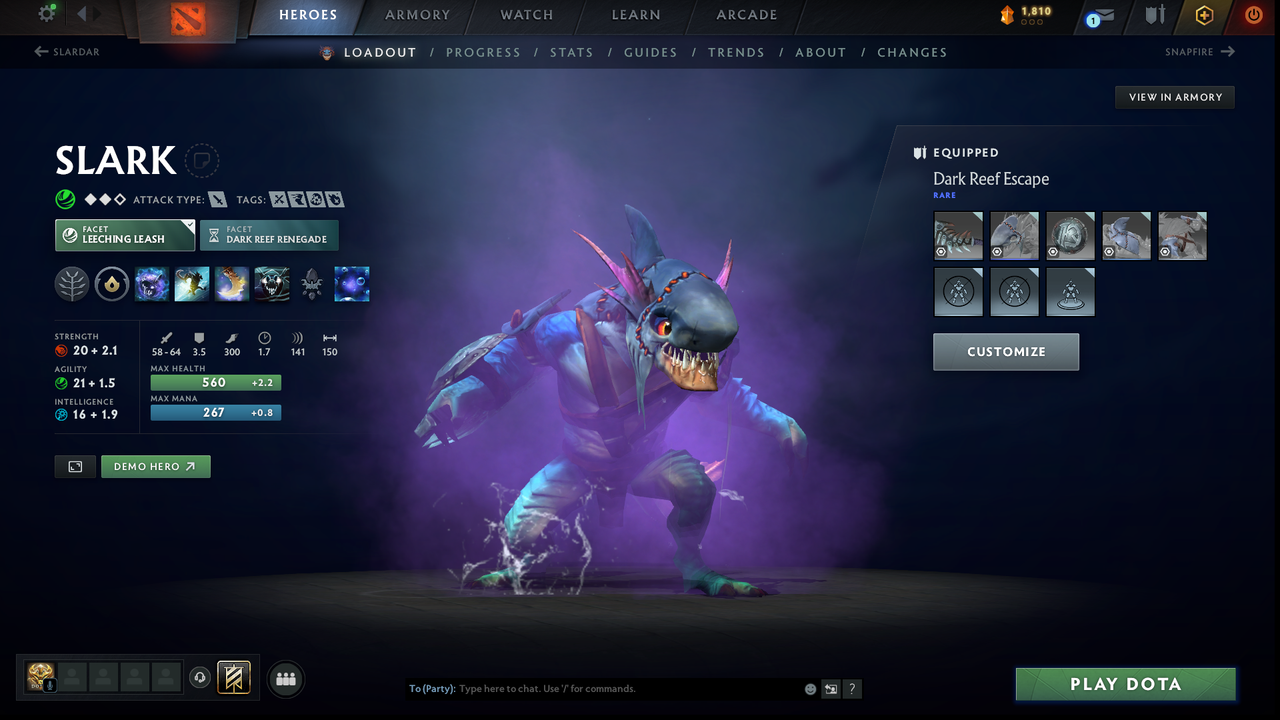Switch to the Dark Reef Renegade facet
1280x720 pixels.
click(269, 235)
